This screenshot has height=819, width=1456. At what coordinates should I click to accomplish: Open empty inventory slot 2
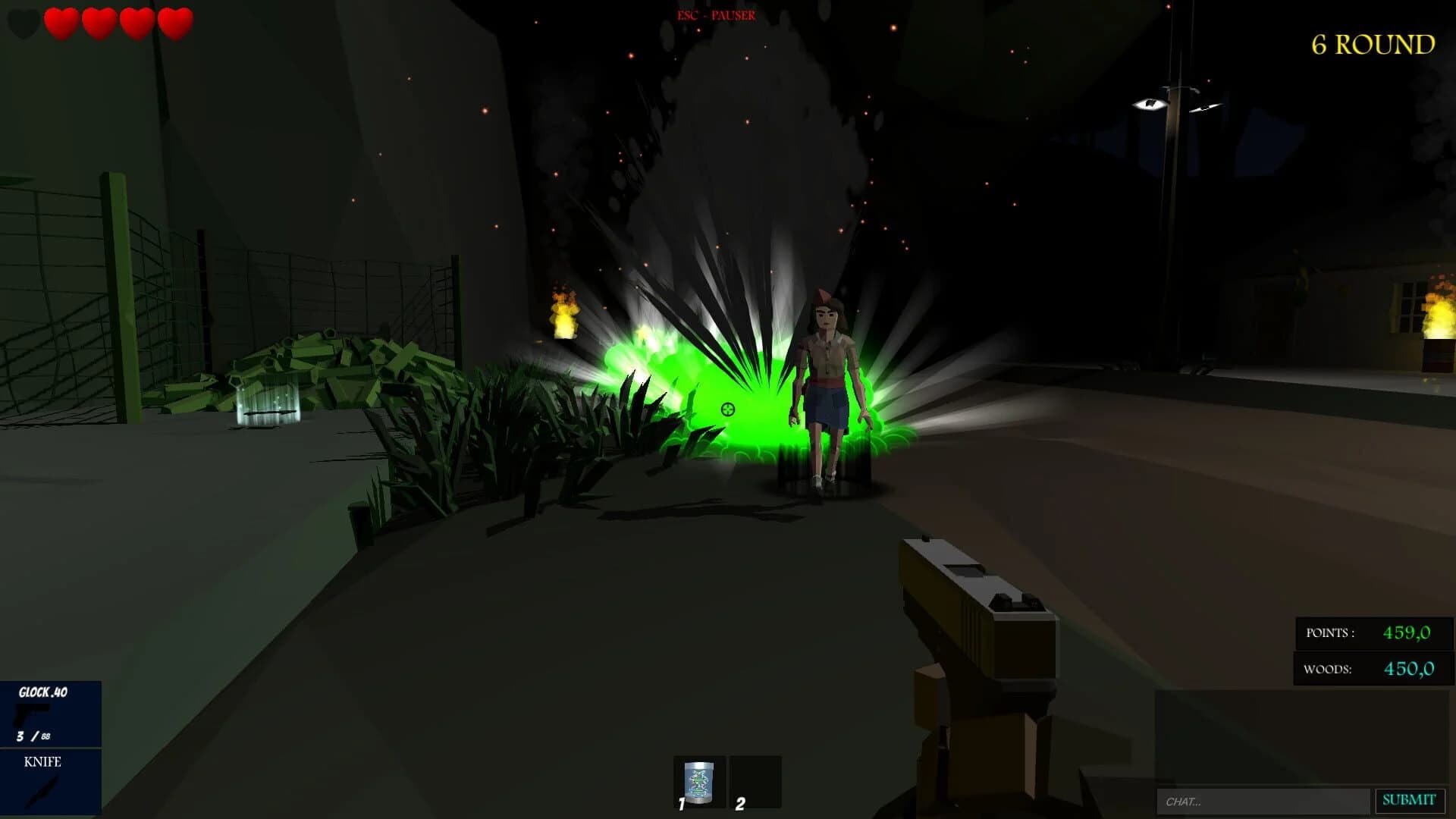[x=757, y=781]
